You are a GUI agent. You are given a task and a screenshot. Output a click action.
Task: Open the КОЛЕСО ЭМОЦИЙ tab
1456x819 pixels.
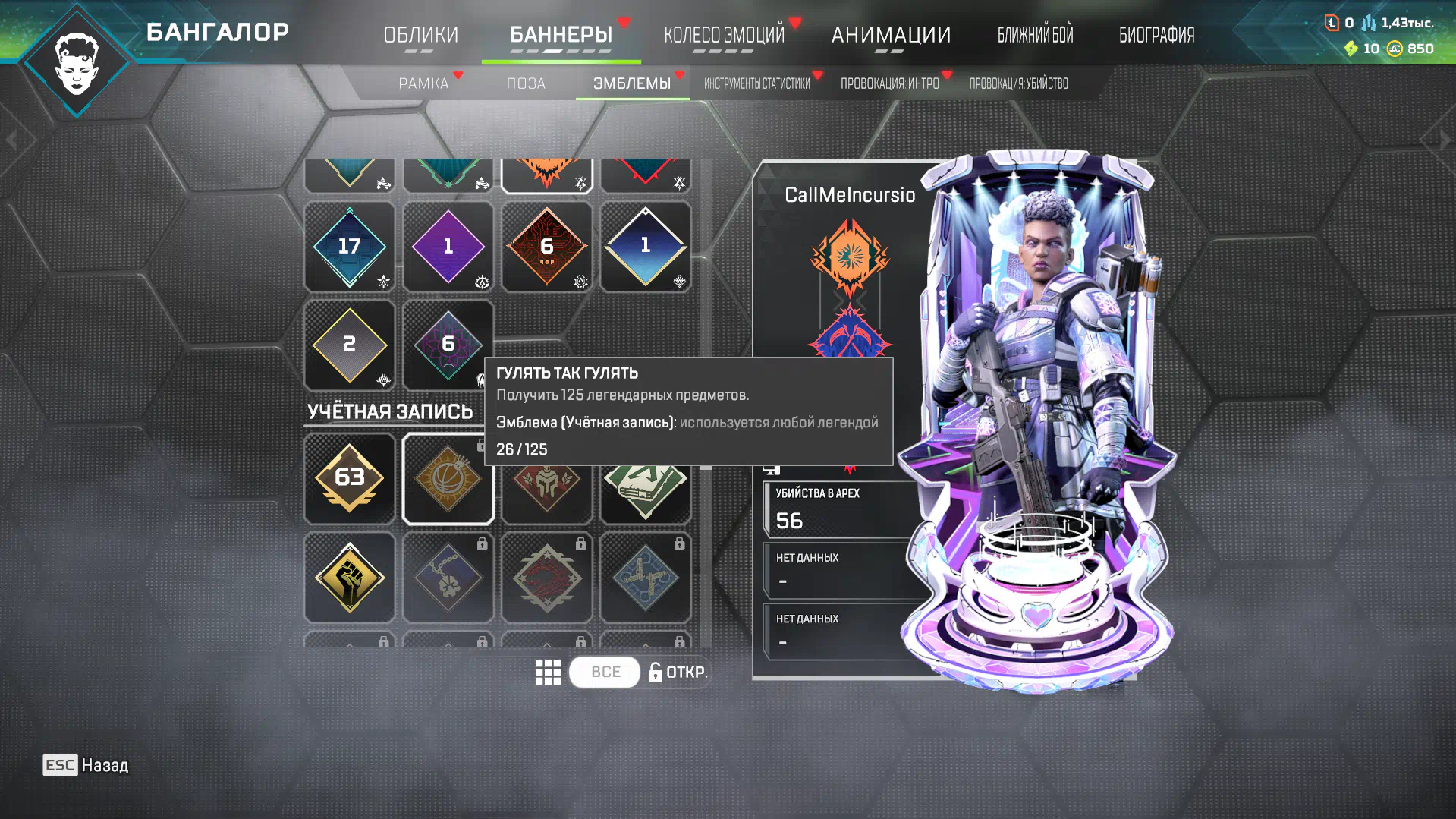coord(724,35)
